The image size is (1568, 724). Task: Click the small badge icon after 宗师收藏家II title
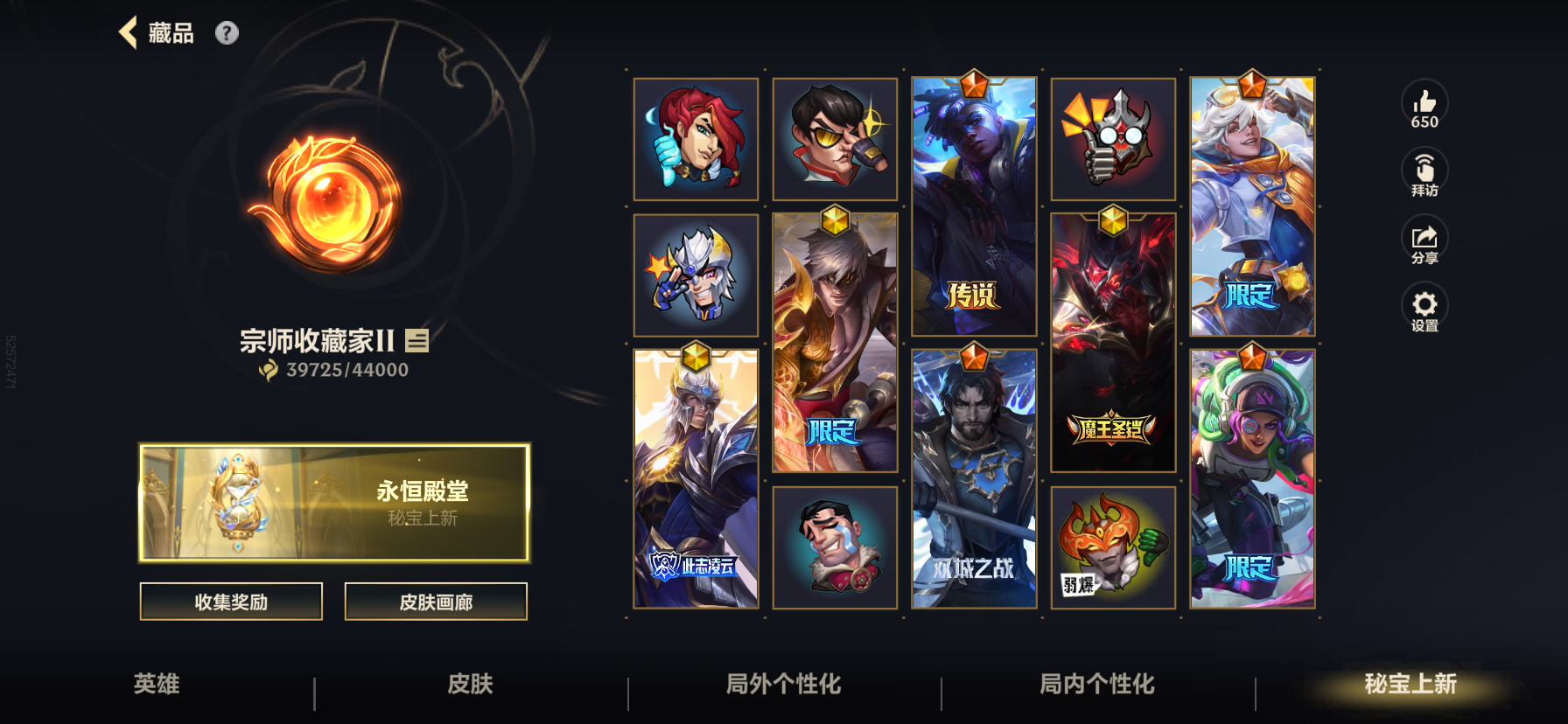point(418,343)
